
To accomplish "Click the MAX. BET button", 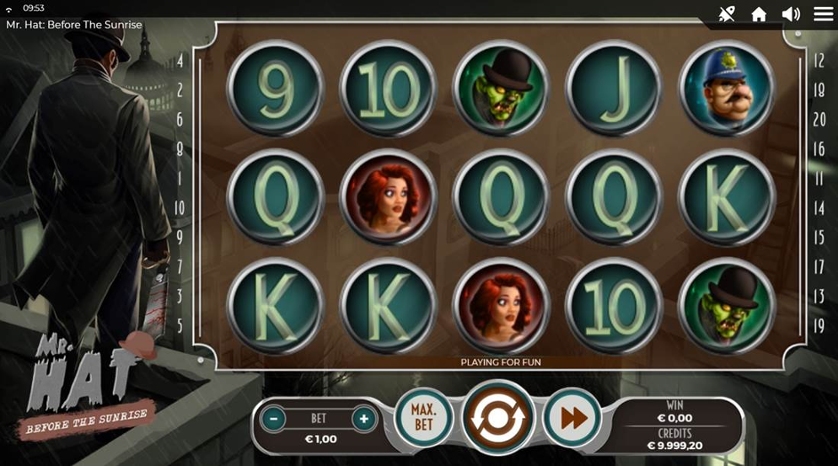I will 424,418.
